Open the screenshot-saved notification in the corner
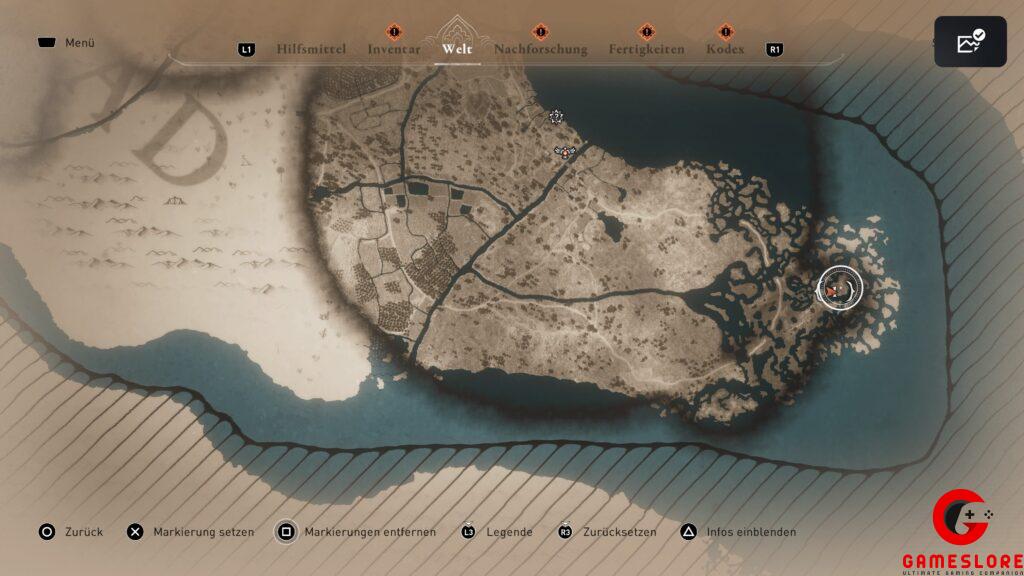The image size is (1024, 576). [x=970, y=42]
